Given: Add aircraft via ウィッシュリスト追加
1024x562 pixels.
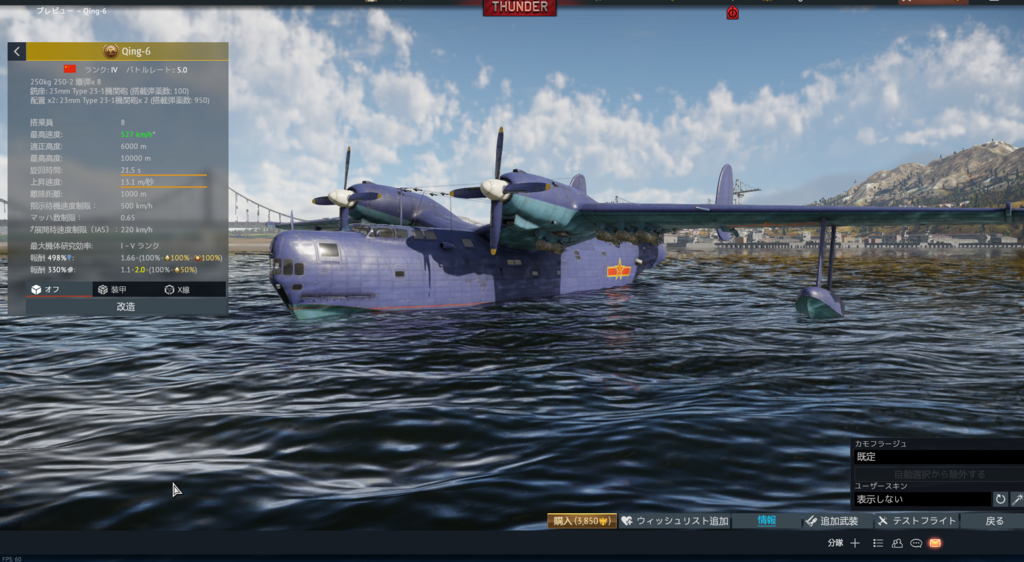Looking at the screenshot, I should point(675,521).
